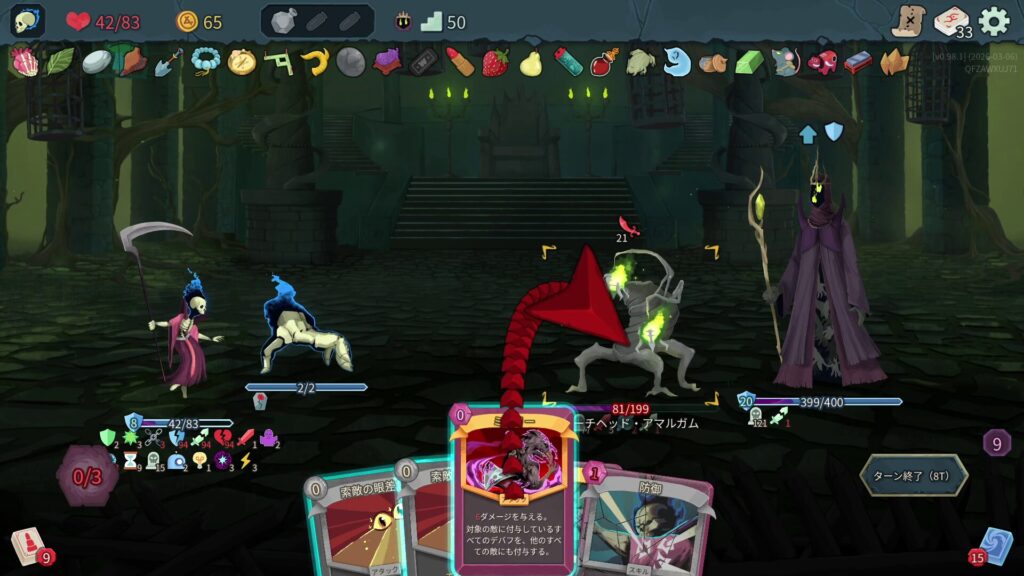Inspect the pear relic
The height and width of the screenshot is (576, 1024).
(531, 62)
